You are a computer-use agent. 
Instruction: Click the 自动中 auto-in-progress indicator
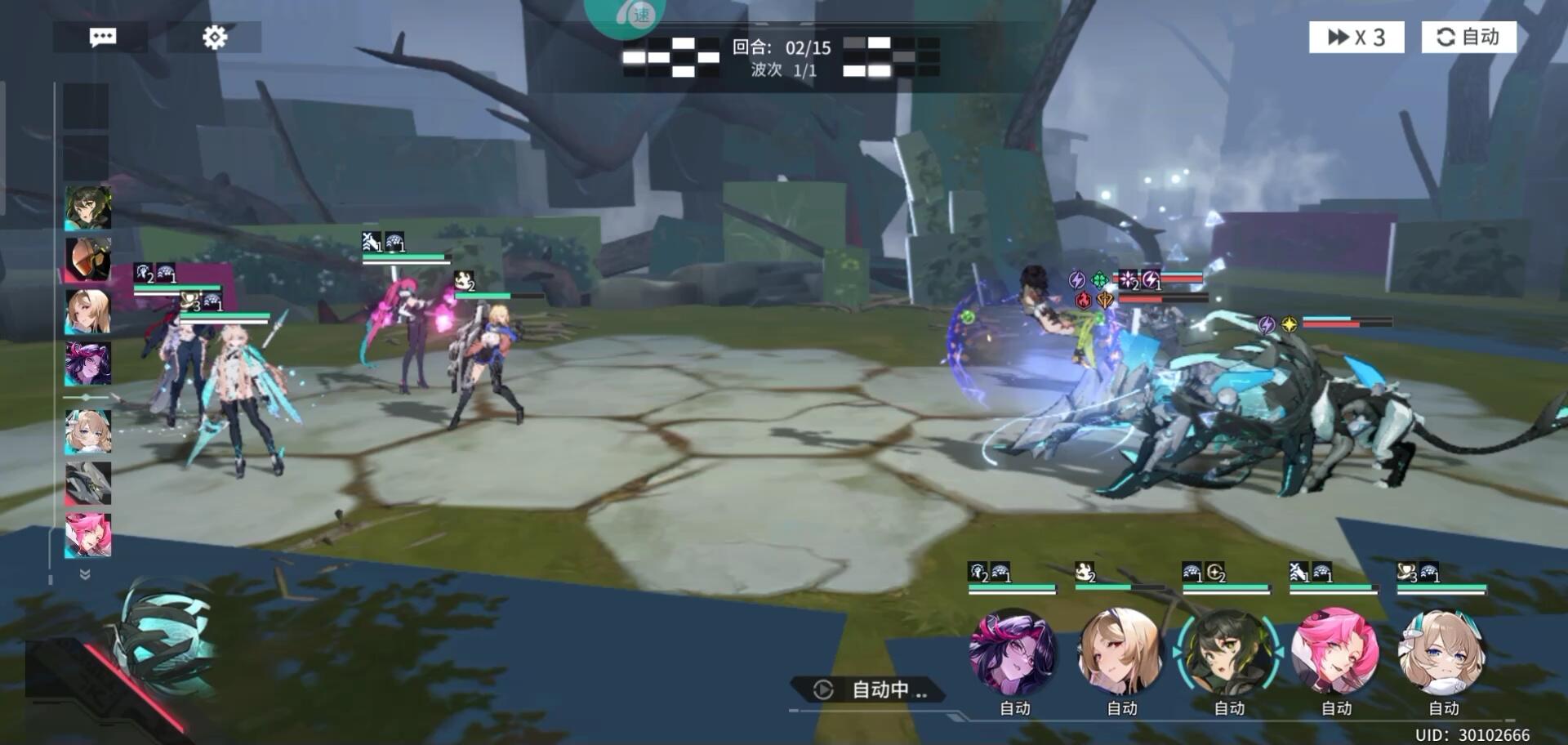(x=871, y=690)
